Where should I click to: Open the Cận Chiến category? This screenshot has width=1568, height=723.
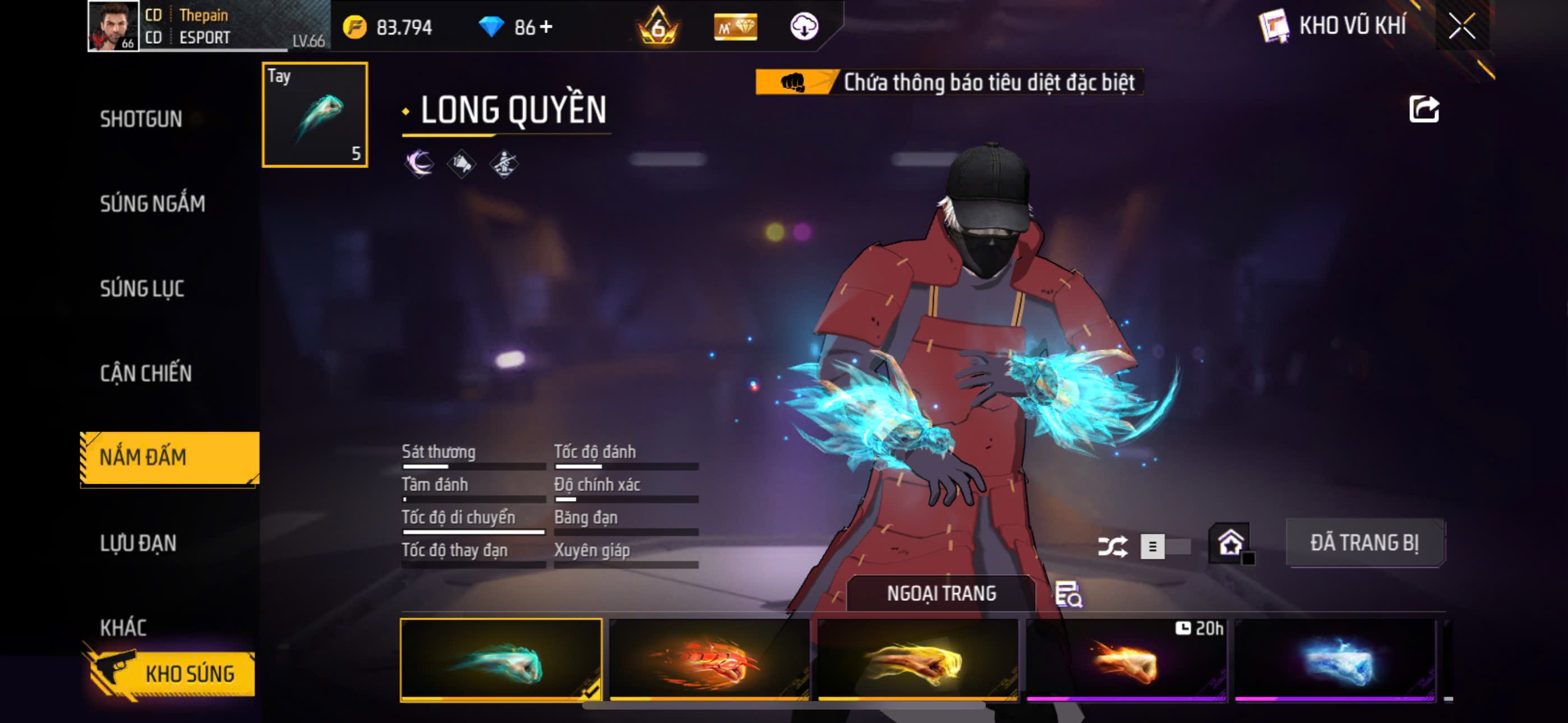click(x=145, y=373)
